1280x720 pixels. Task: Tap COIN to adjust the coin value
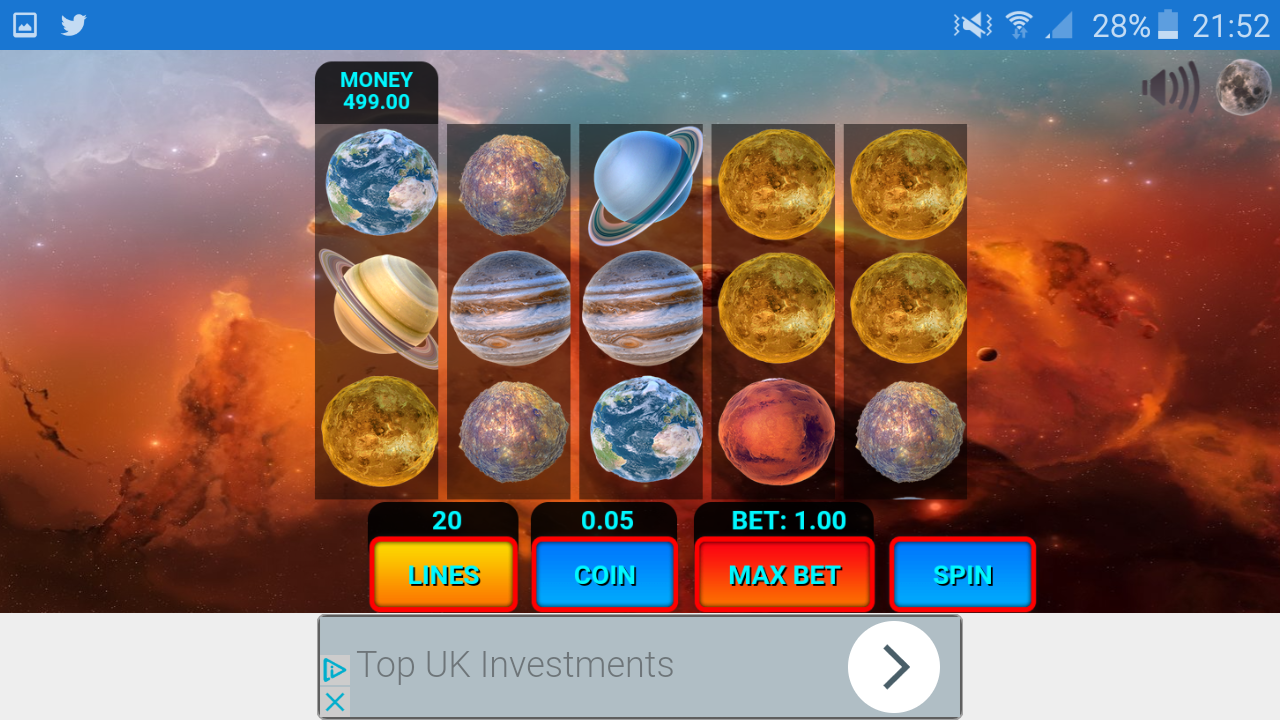(x=604, y=574)
